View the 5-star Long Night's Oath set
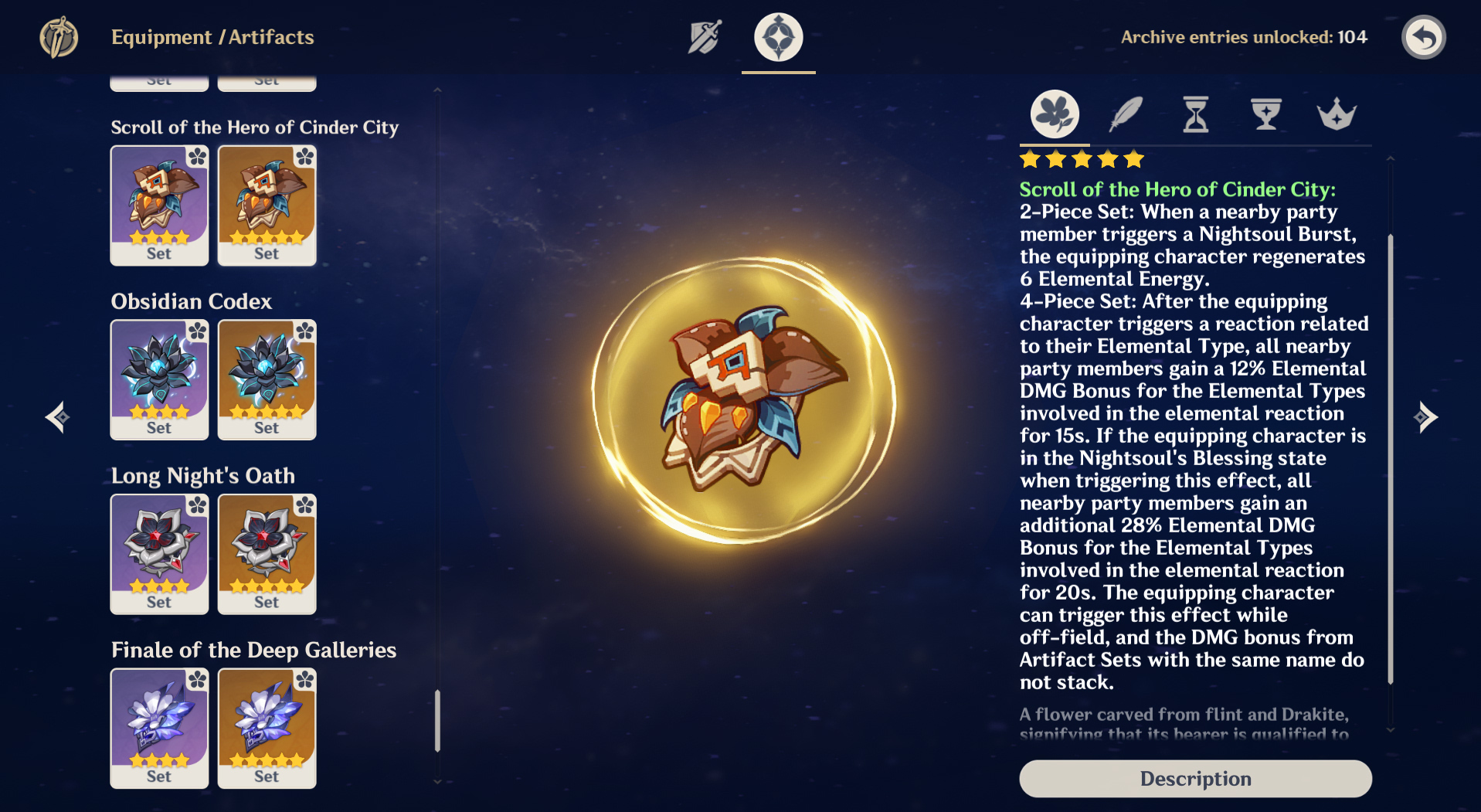1481x812 pixels. tap(267, 554)
